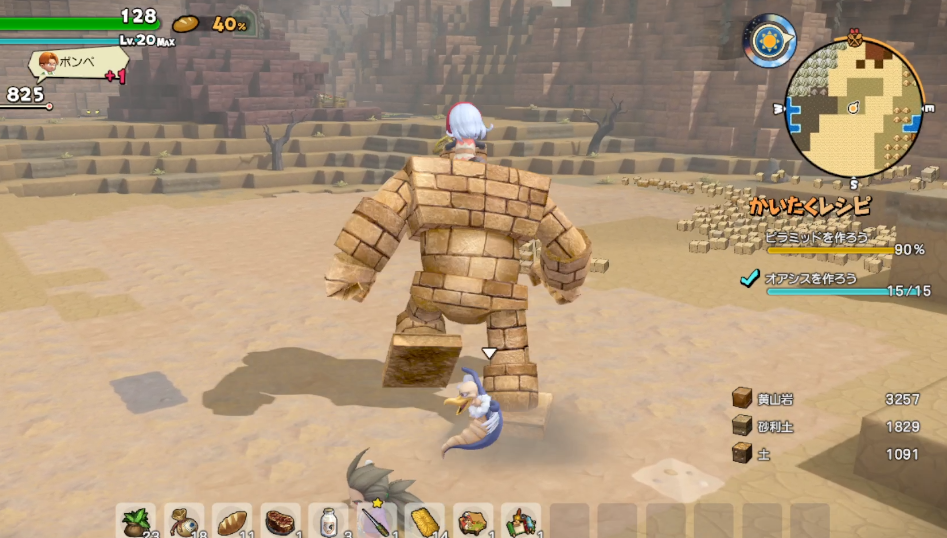Image resolution: width=947 pixels, height=538 pixels.
Task: Equip the starred weapon hotbar slot
Action: (377, 521)
